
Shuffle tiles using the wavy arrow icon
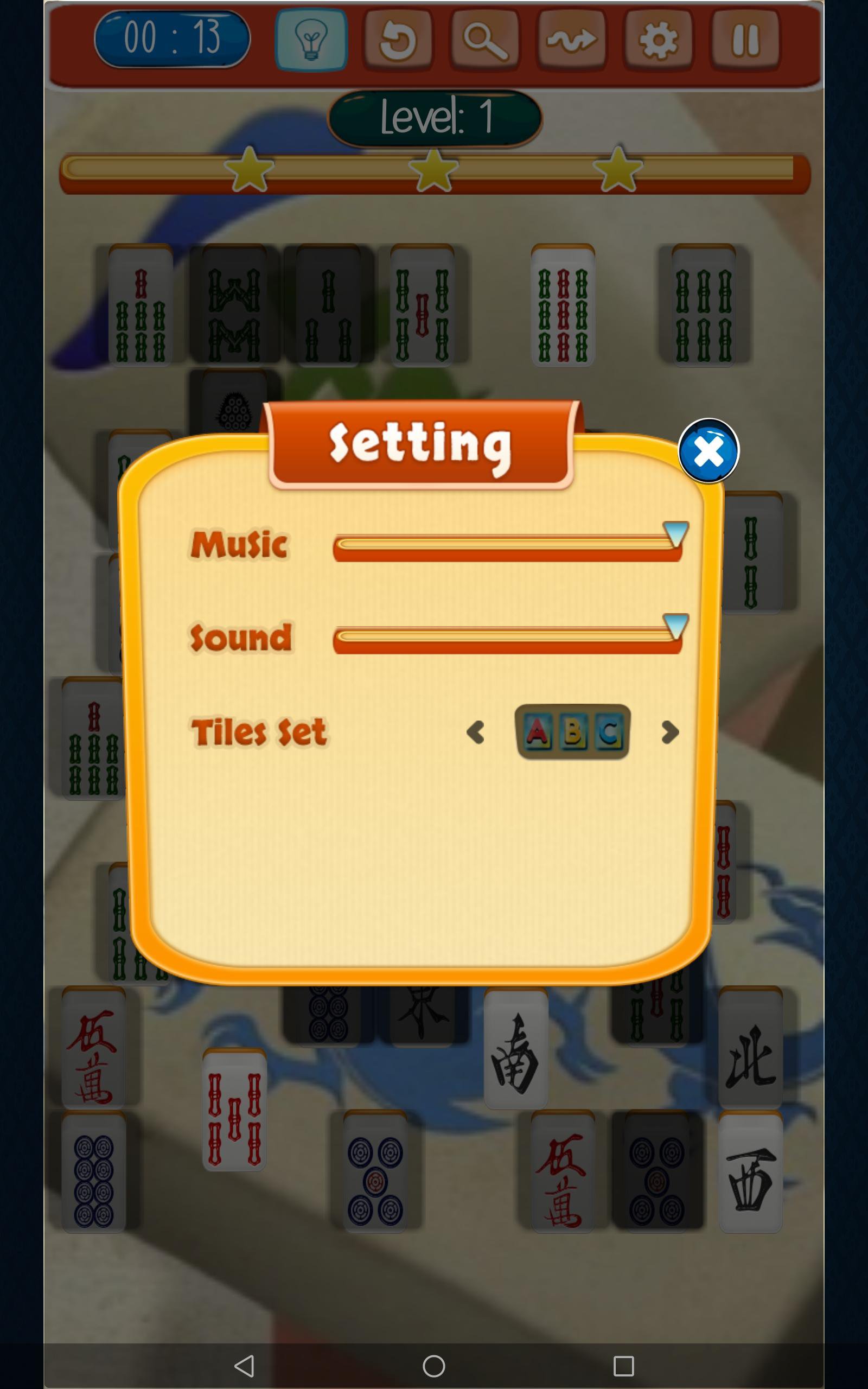click(571, 40)
